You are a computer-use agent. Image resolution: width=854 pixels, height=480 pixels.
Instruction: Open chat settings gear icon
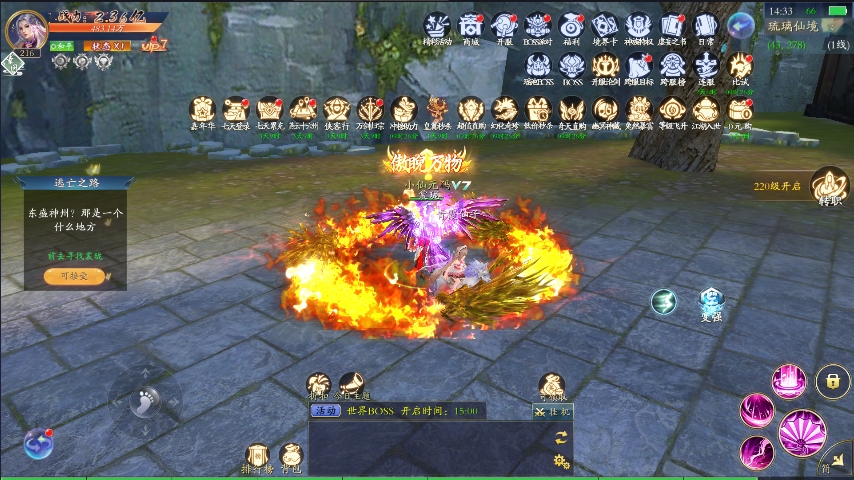(561, 460)
